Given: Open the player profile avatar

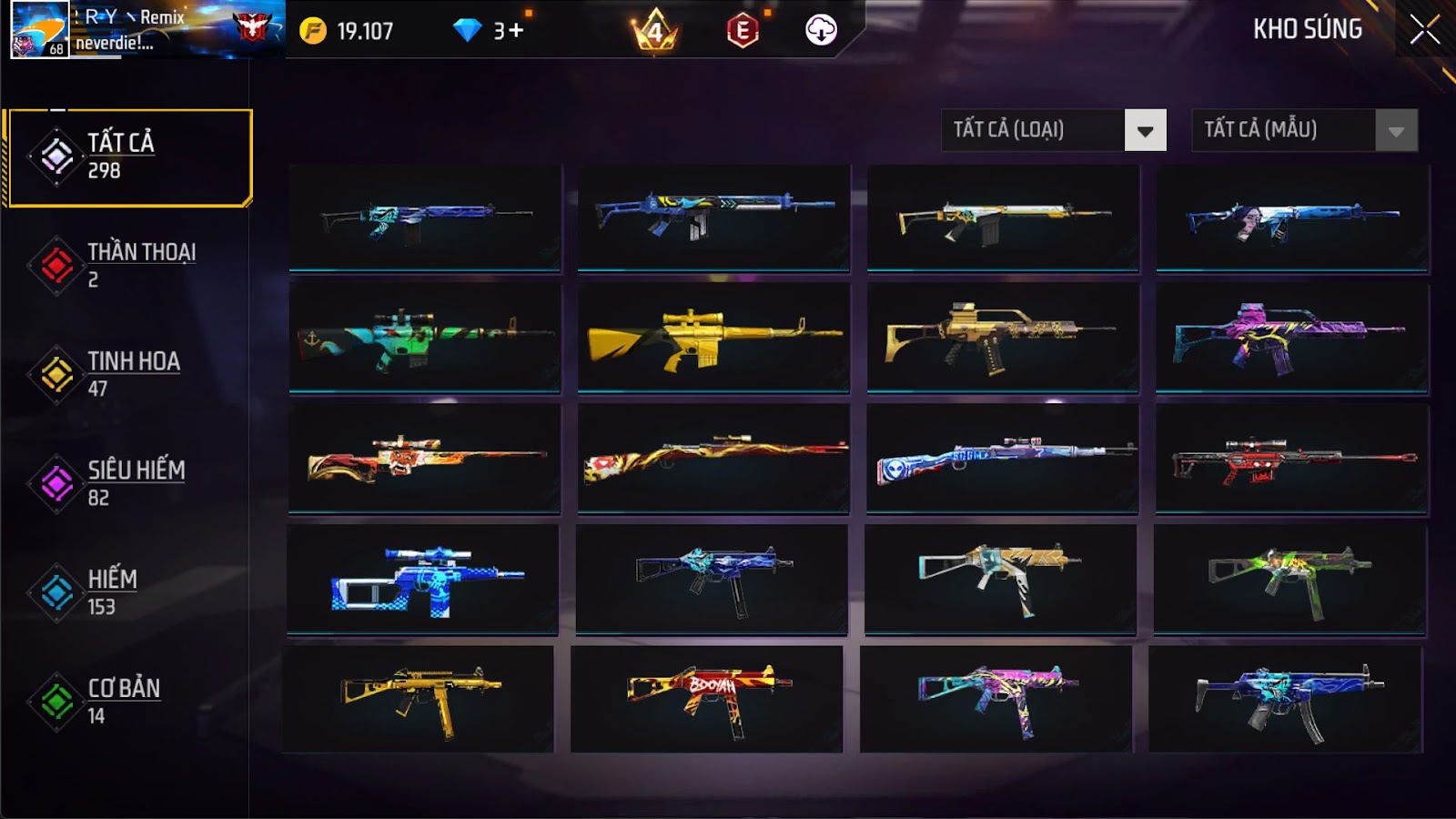Looking at the screenshot, I should point(39,30).
